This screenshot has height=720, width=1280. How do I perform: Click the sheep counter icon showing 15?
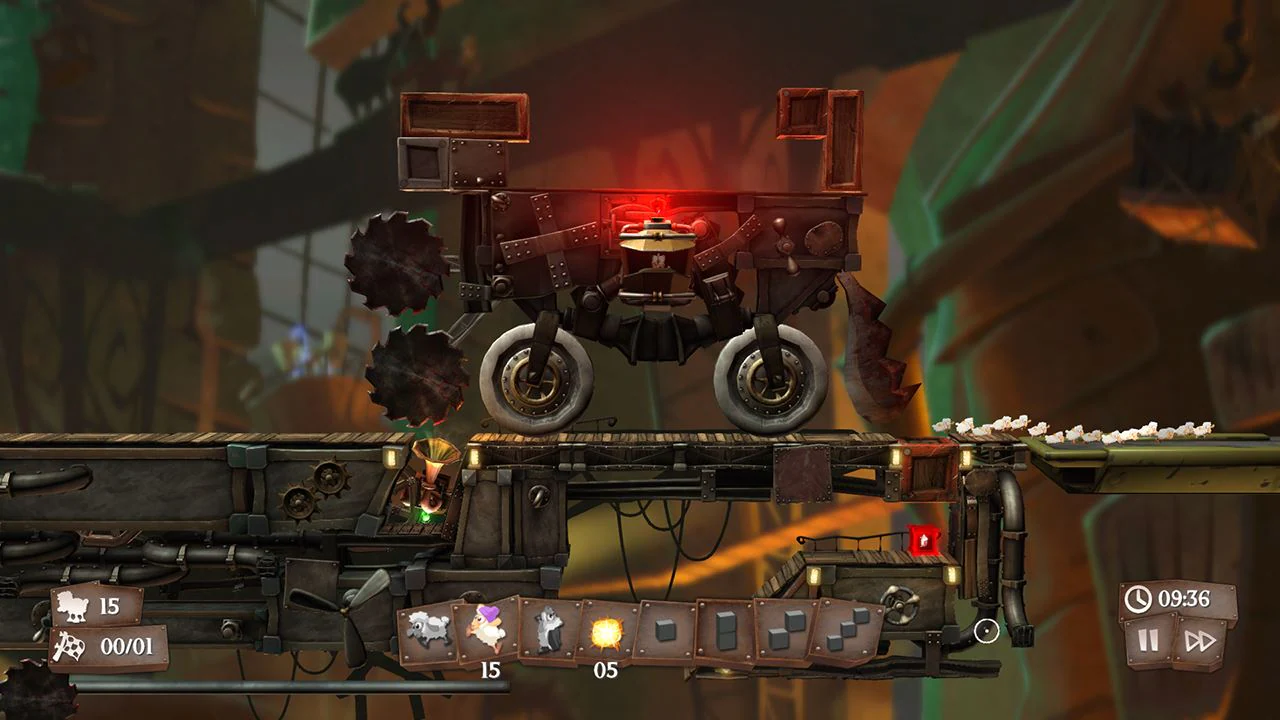[70, 605]
